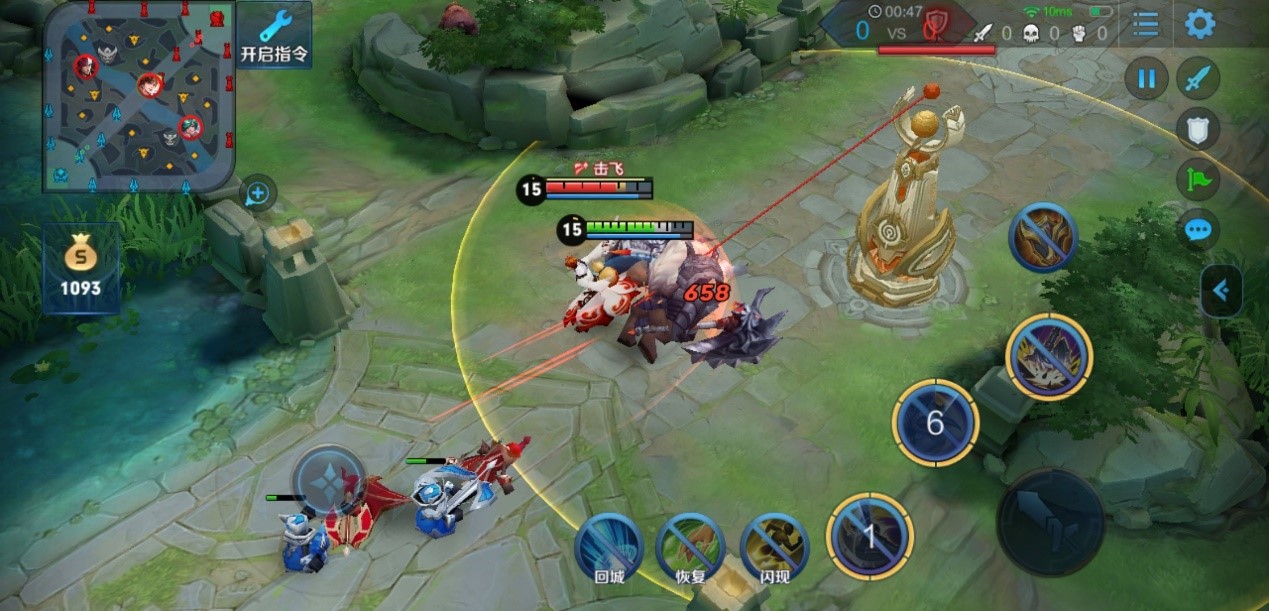Use the disabled armor item skill
This screenshot has width=1269, height=611.
(x=1043, y=238)
